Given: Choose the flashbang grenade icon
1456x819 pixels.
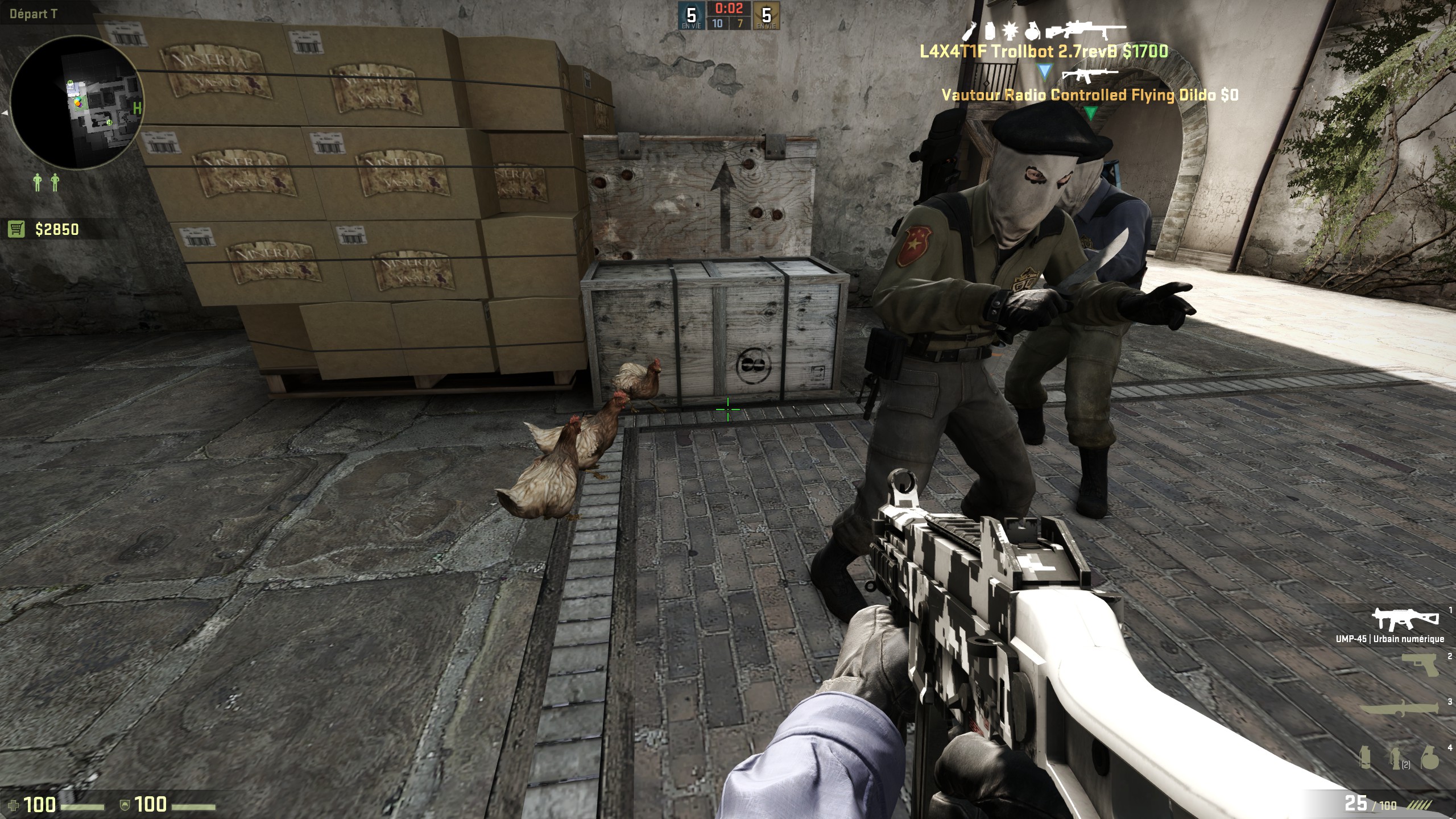Looking at the screenshot, I should pyautogui.click(x=1395, y=758).
